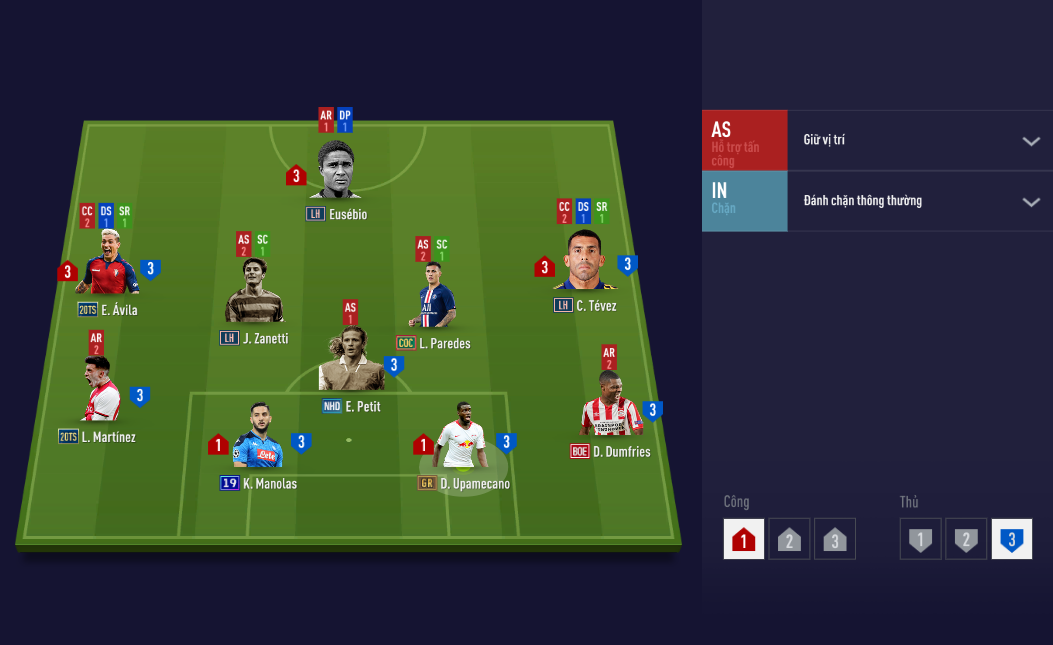
Task: Choose D. Upamecano center back
Action: [x=461, y=438]
